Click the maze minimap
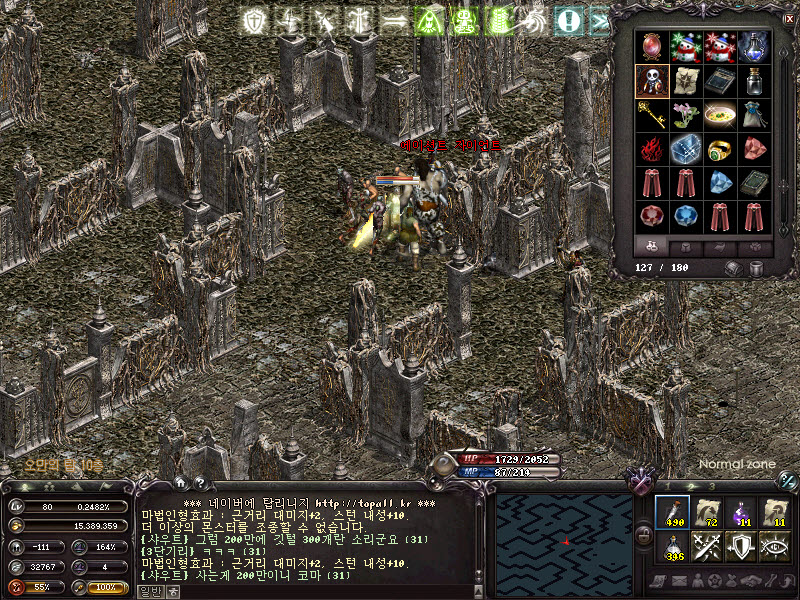 tap(563, 538)
